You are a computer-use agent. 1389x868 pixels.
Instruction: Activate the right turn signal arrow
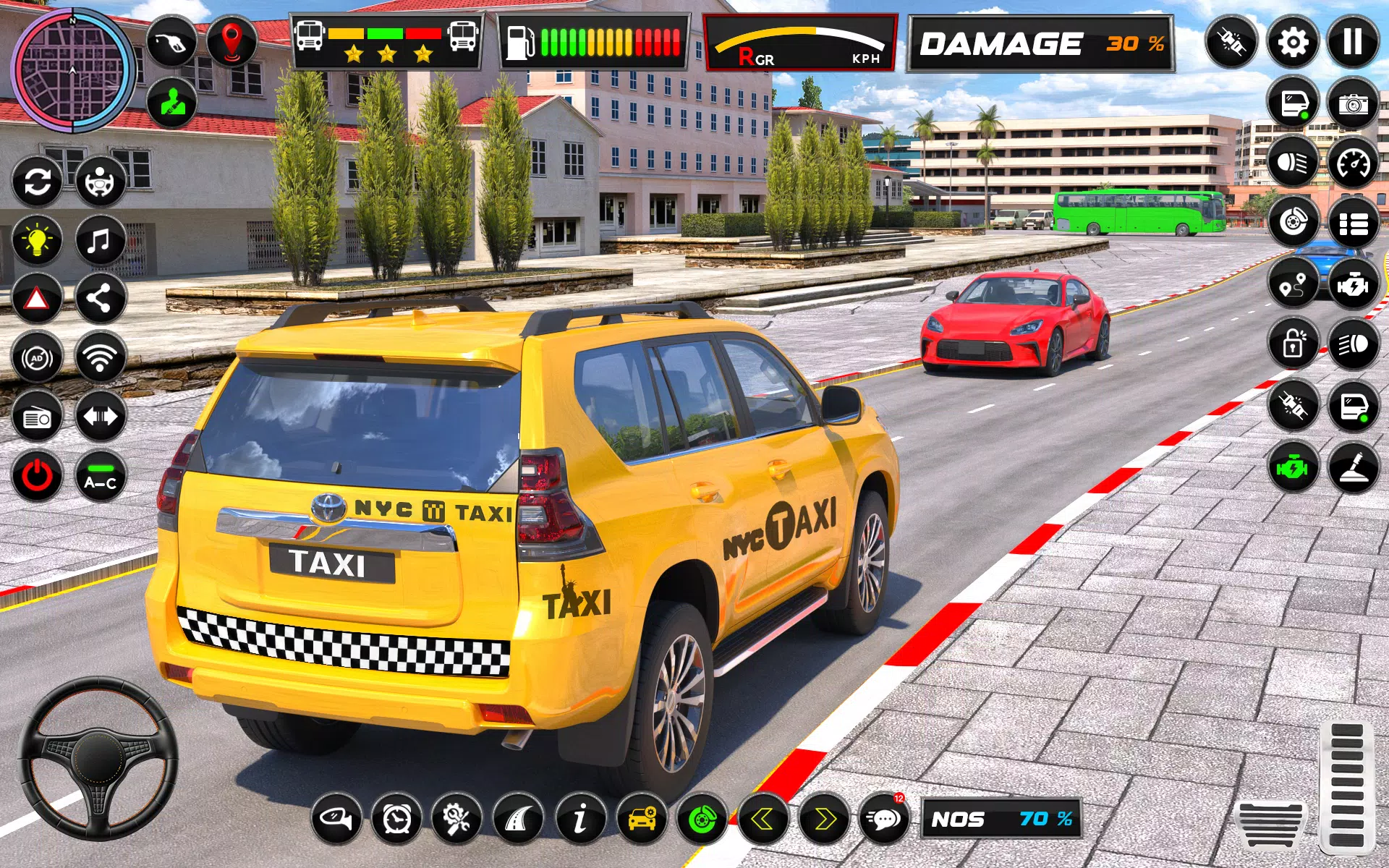pyautogui.click(x=823, y=820)
